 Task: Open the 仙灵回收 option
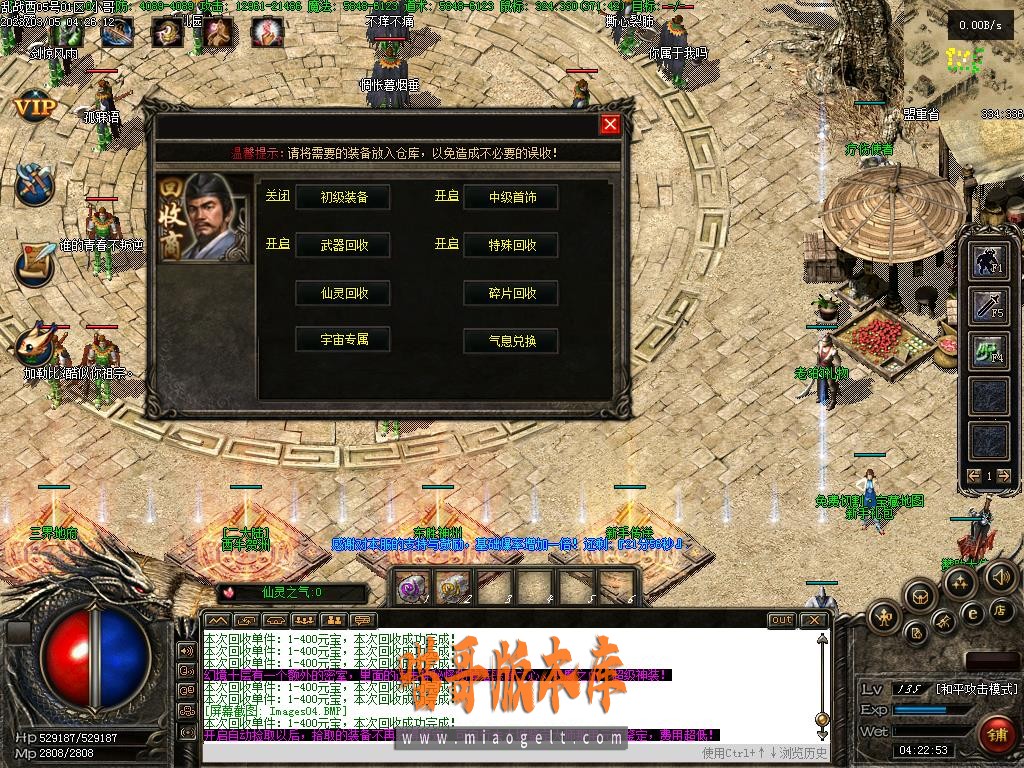344,293
